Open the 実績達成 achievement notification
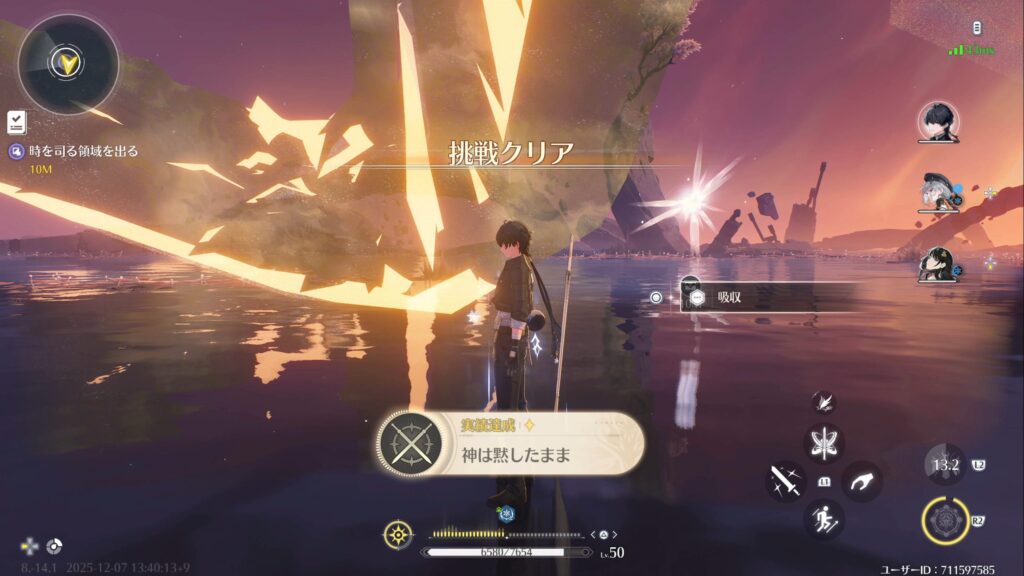The height and width of the screenshot is (576, 1024). point(510,444)
